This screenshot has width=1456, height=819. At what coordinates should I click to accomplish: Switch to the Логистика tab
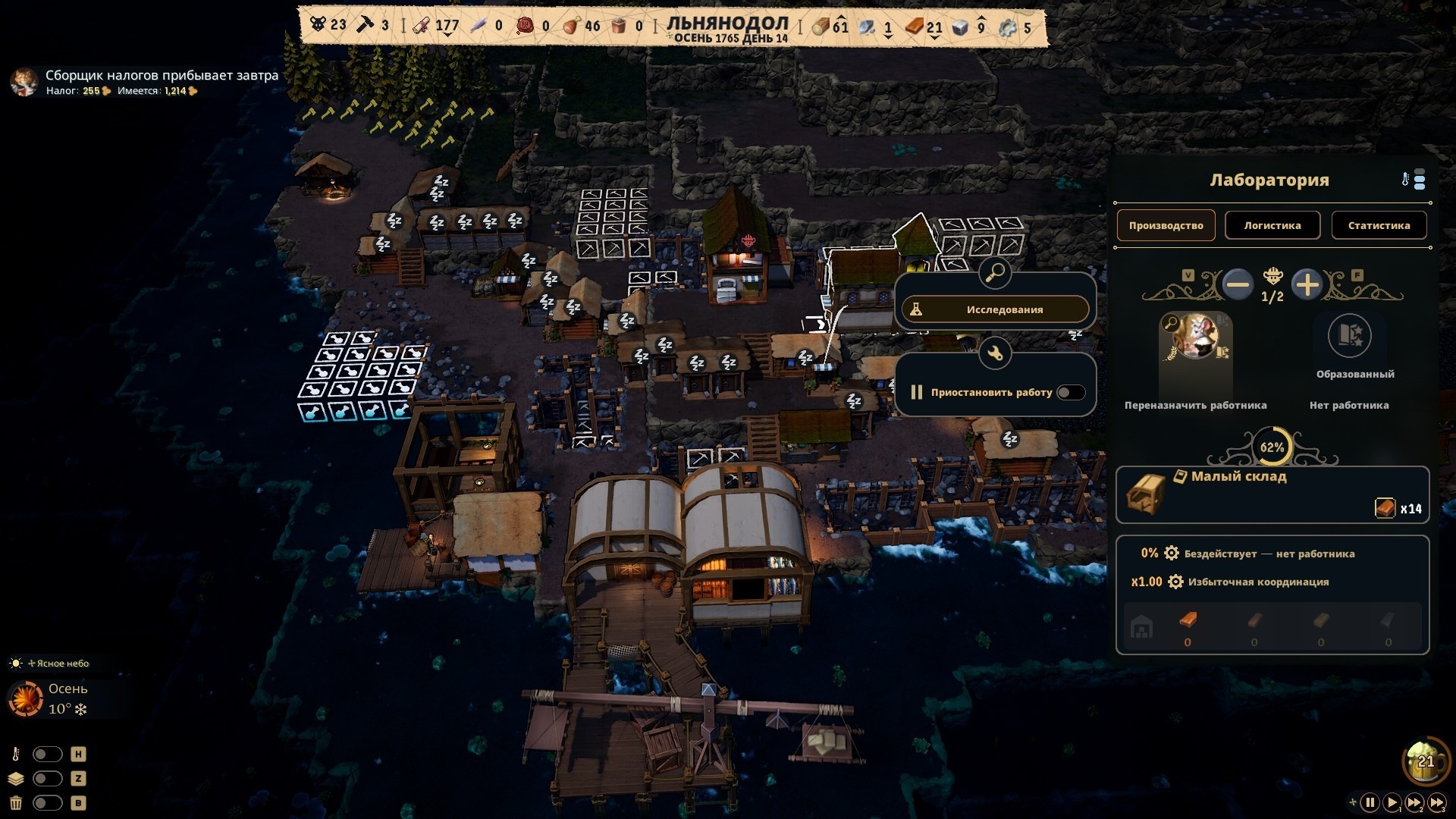pyautogui.click(x=1272, y=225)
